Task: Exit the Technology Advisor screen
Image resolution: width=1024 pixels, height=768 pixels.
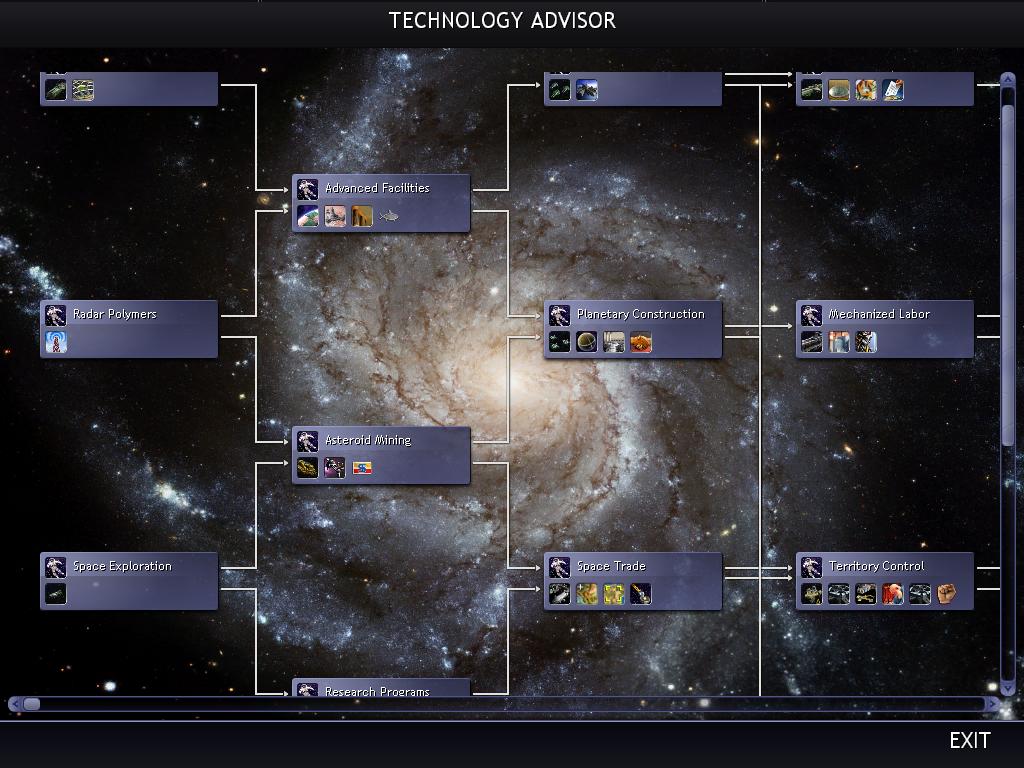Action: click(969, 740)
